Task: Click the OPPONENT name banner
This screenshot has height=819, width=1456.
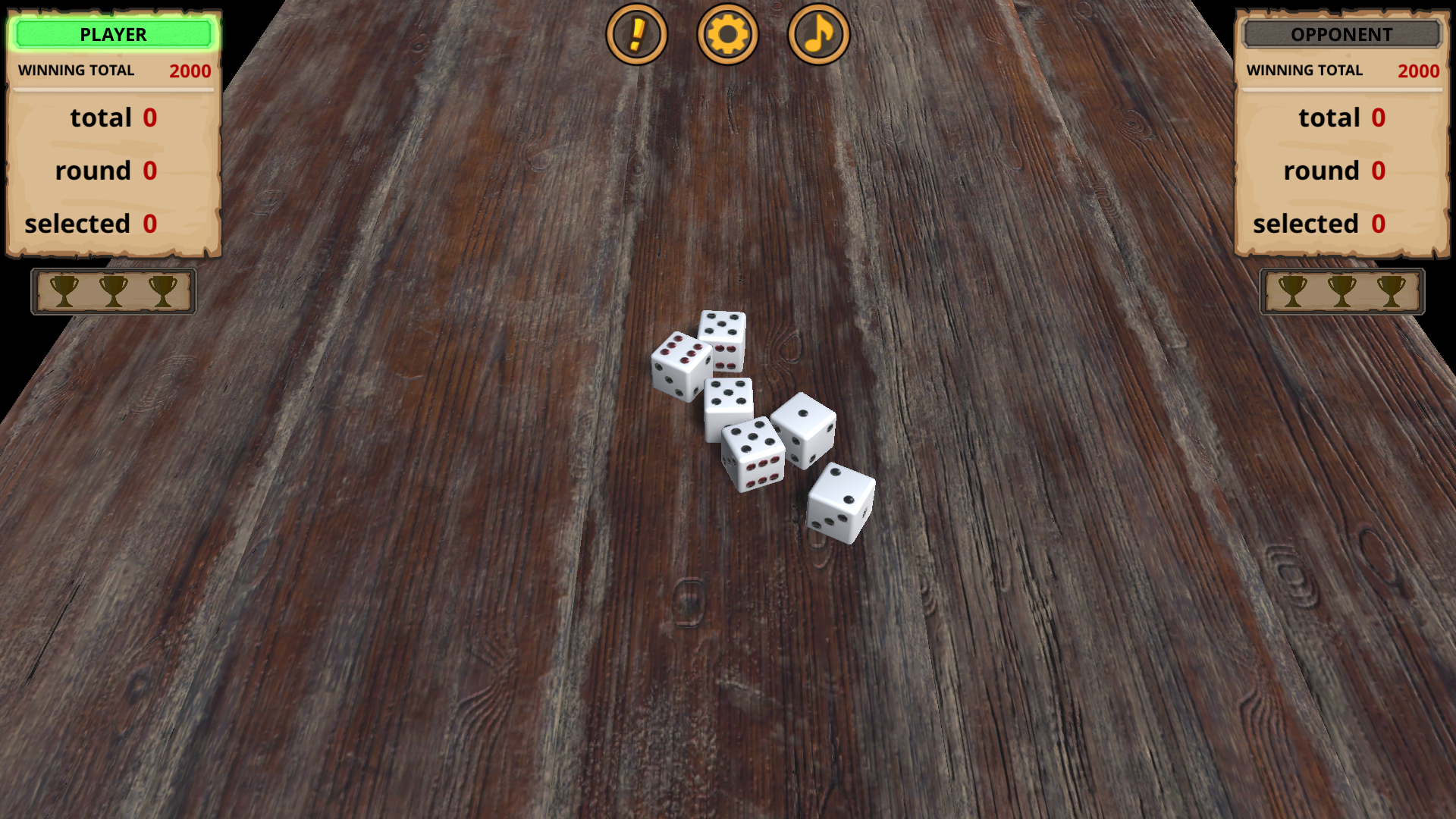Action: [1339, 33]
